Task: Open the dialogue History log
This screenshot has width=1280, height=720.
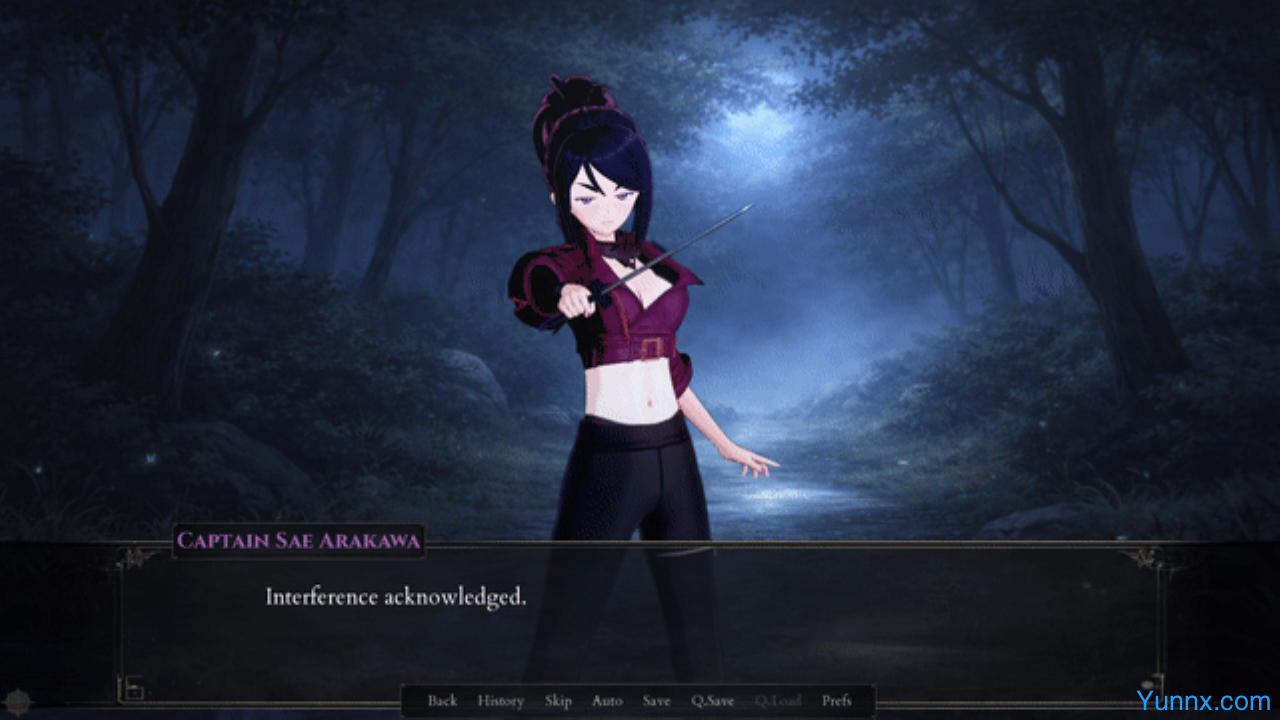Action: (x=500, y=701)
